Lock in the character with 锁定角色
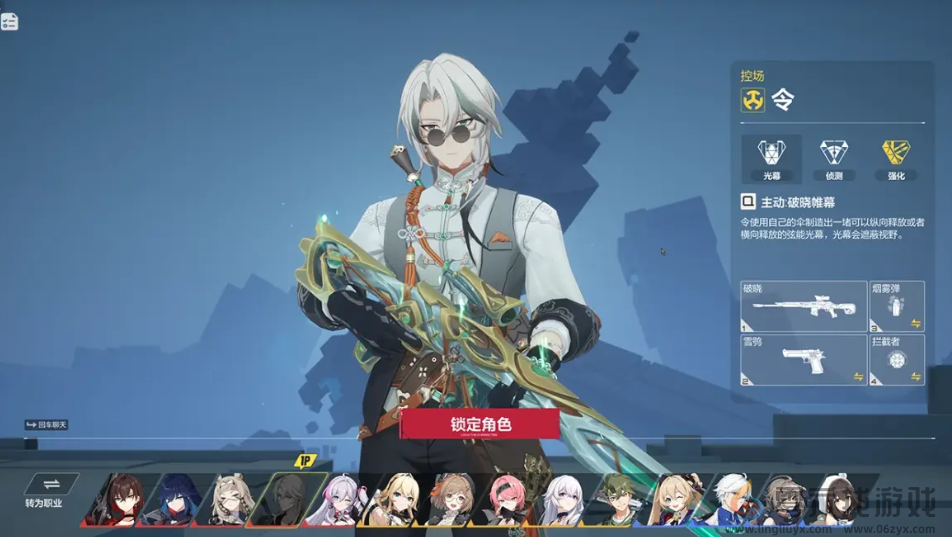 point(480,424)
